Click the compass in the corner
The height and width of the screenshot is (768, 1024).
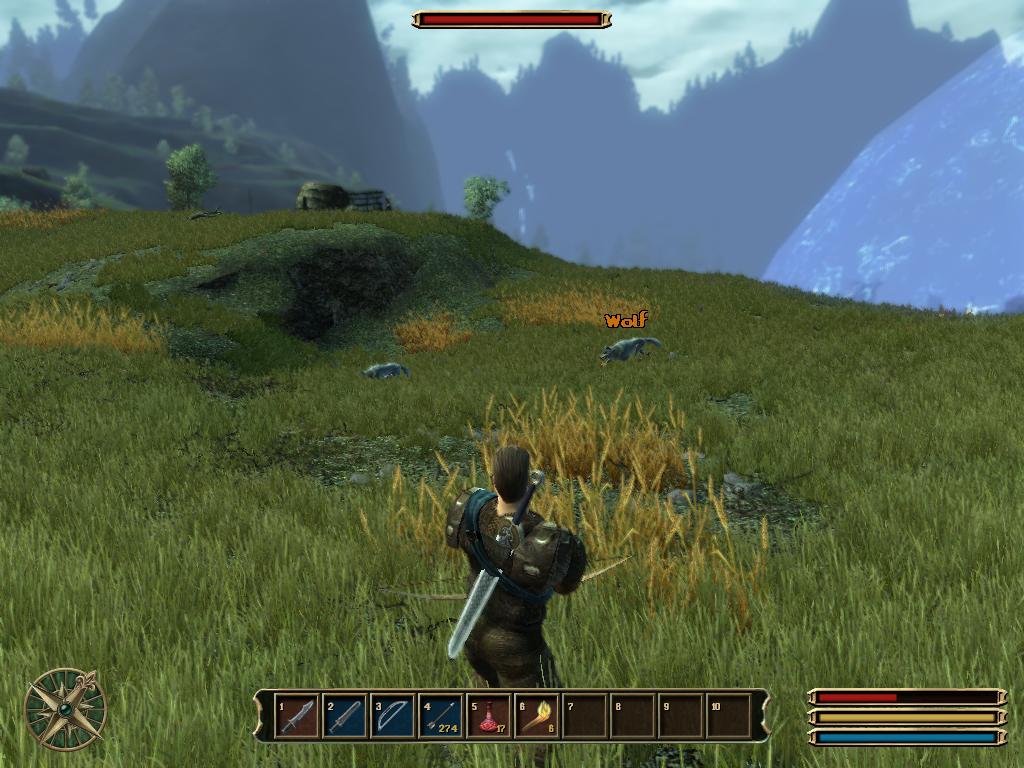click(65, 708)
